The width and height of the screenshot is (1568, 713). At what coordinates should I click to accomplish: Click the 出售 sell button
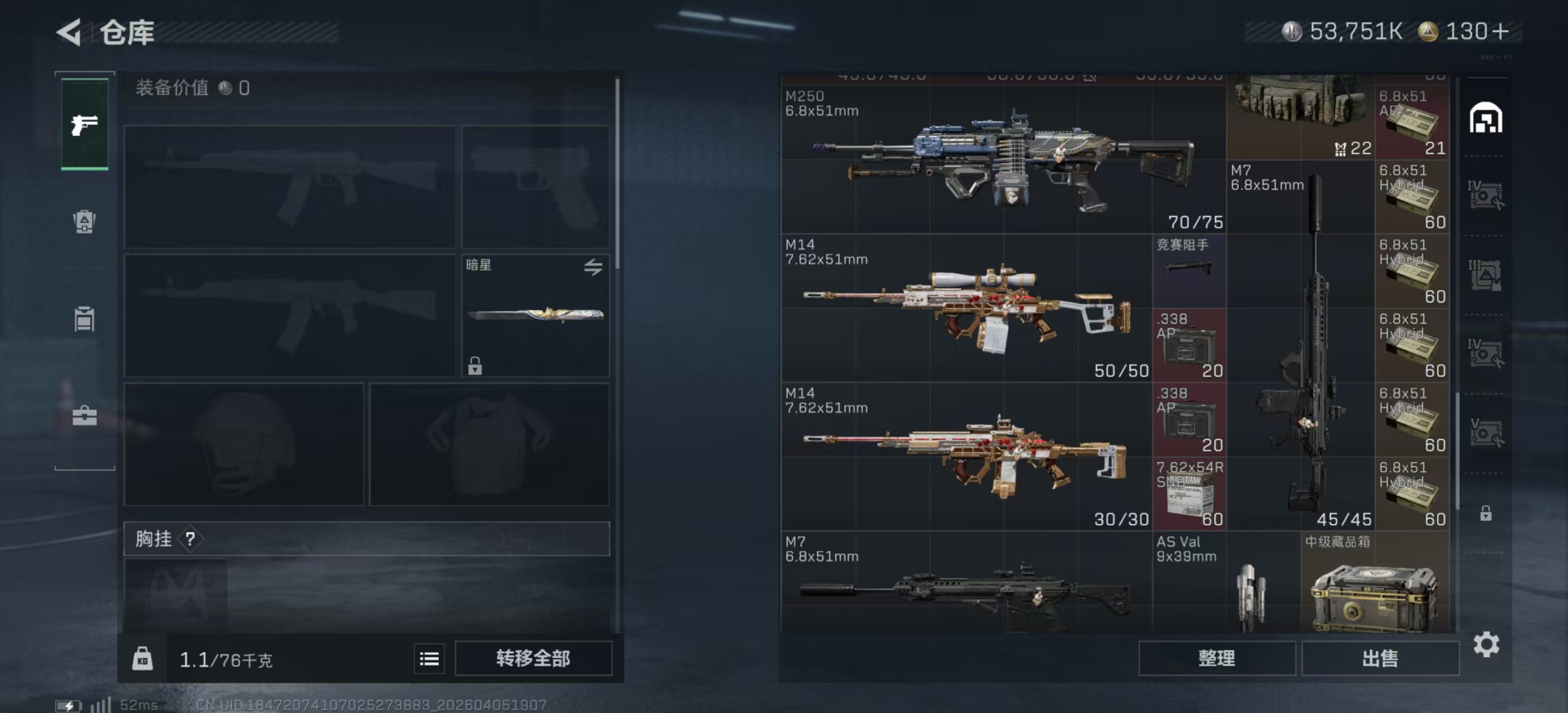tap(1380, 658)
